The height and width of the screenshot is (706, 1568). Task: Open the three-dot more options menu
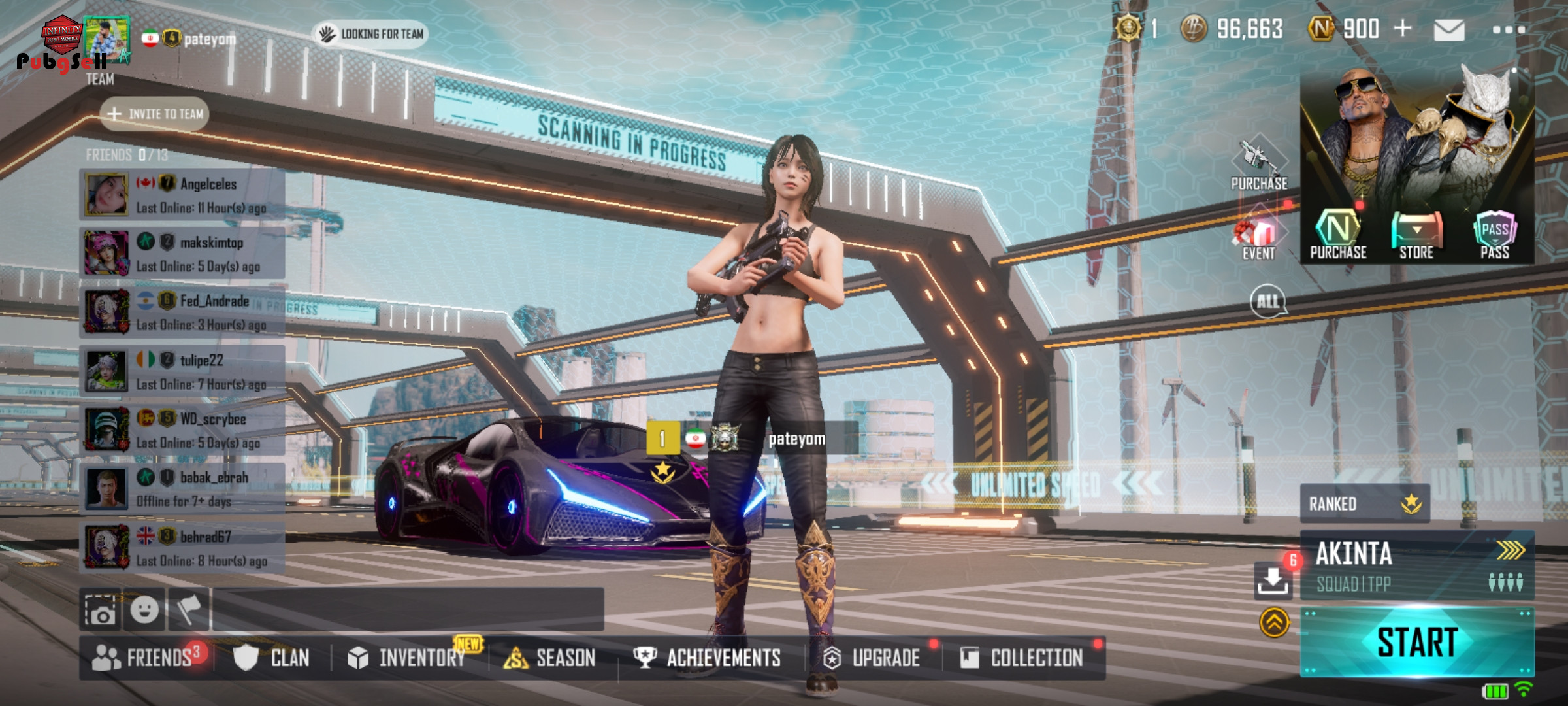[x=1509, y=30]
